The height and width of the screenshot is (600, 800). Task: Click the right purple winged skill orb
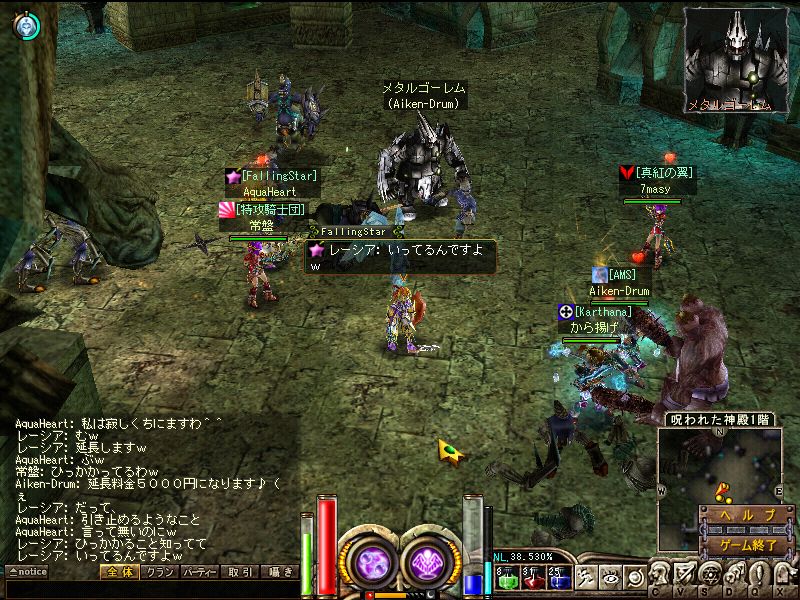click(x=432, y=561)
